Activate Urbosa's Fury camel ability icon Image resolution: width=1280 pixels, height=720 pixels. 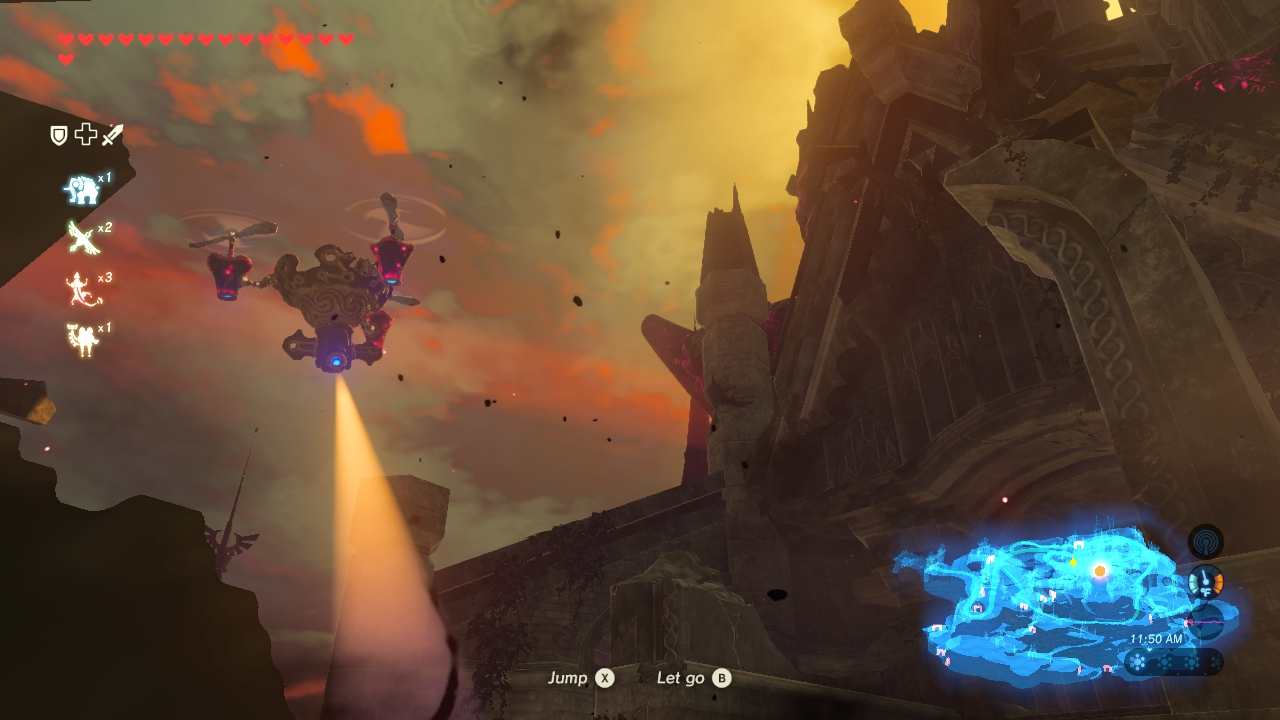pyautogui.click(x=81, y=339)
